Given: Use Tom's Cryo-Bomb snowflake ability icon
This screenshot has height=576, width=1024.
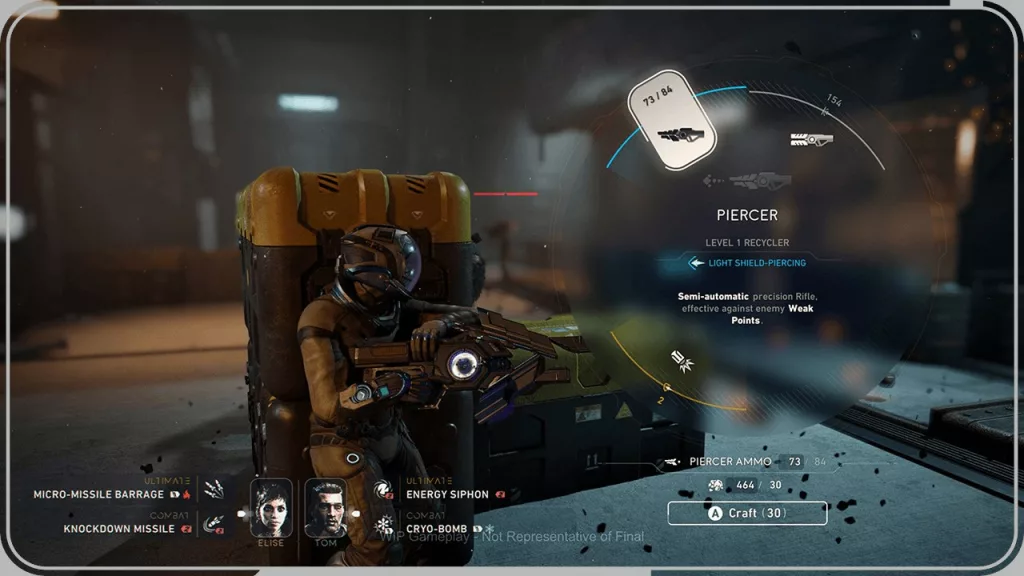Looking at the screenshot, I should click(x=382, y=524).
